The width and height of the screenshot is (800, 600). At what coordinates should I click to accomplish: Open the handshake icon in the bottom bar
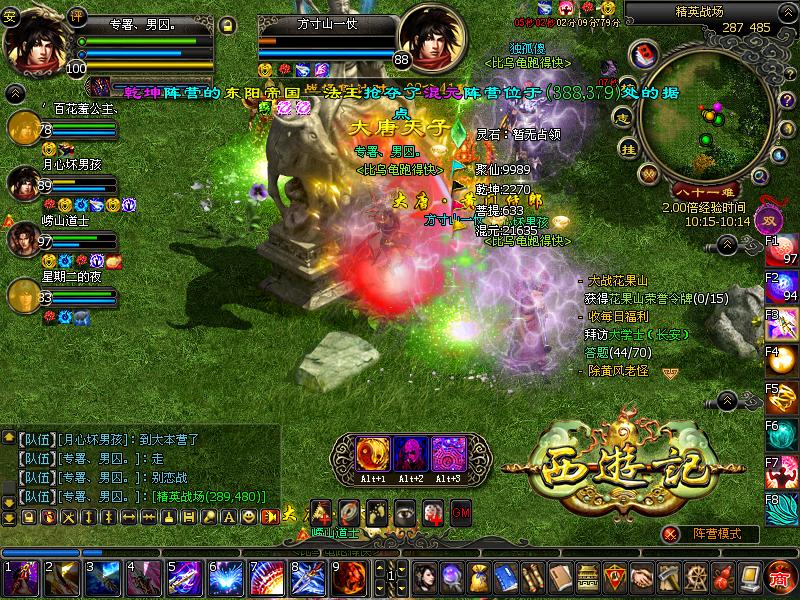click(x=640, y=578)
